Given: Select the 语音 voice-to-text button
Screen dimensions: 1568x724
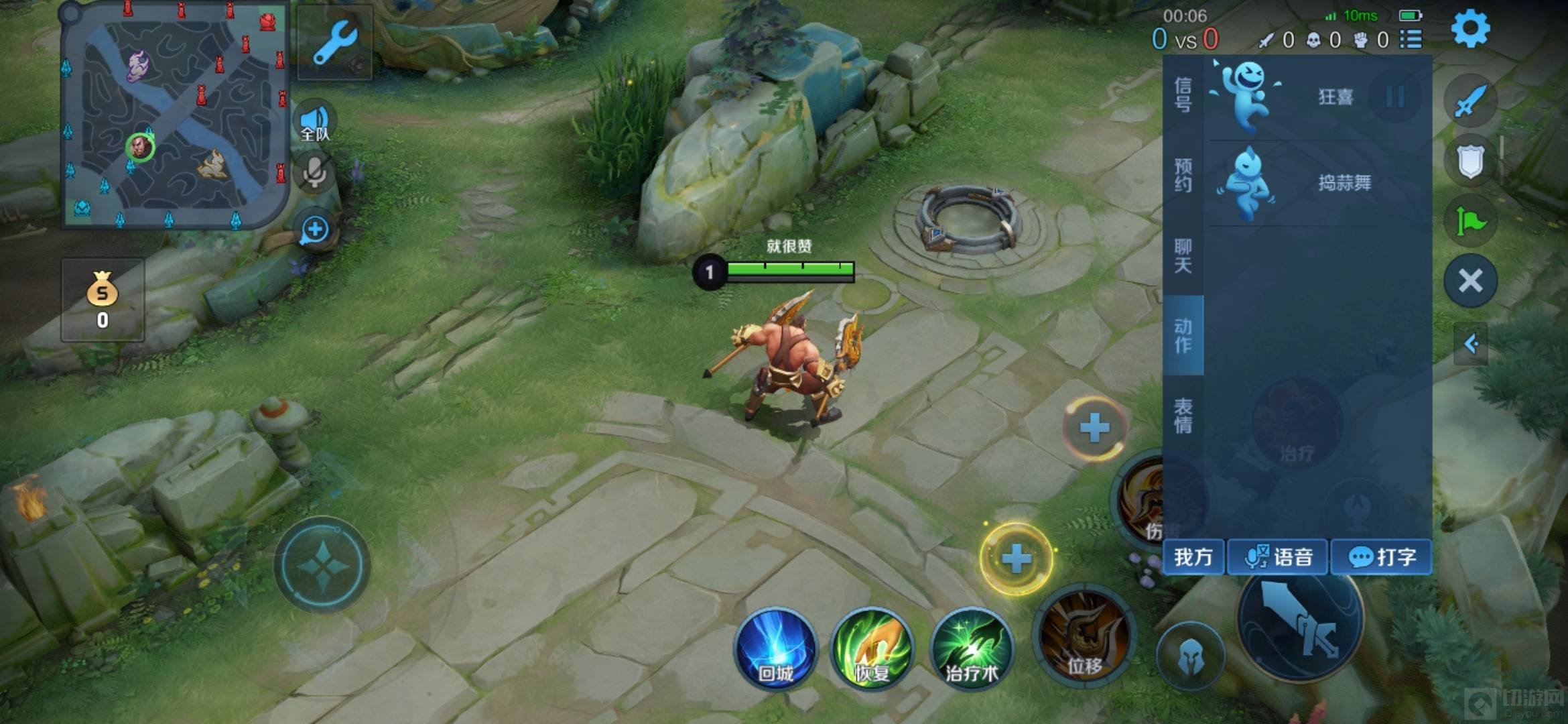Looking at the screenshot, I should [1277, 557].
